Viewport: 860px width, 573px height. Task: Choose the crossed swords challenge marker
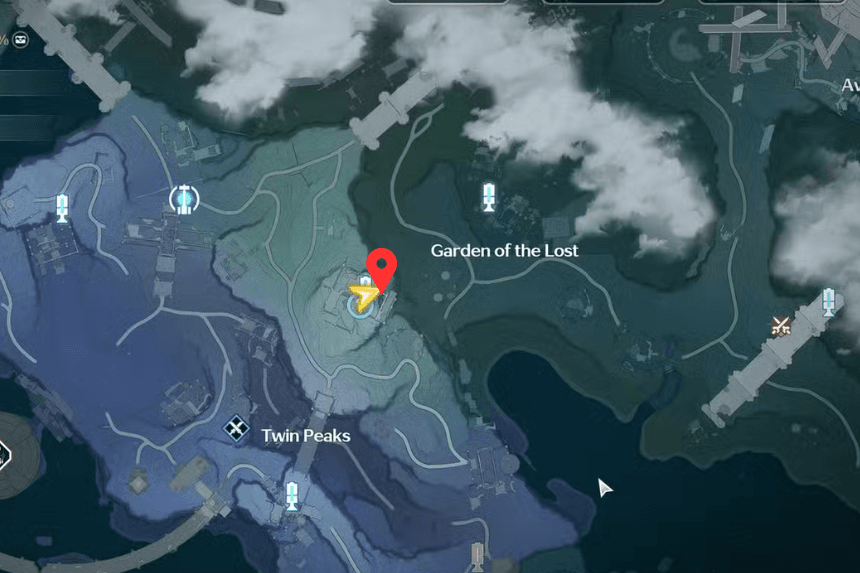click(781, 324)
